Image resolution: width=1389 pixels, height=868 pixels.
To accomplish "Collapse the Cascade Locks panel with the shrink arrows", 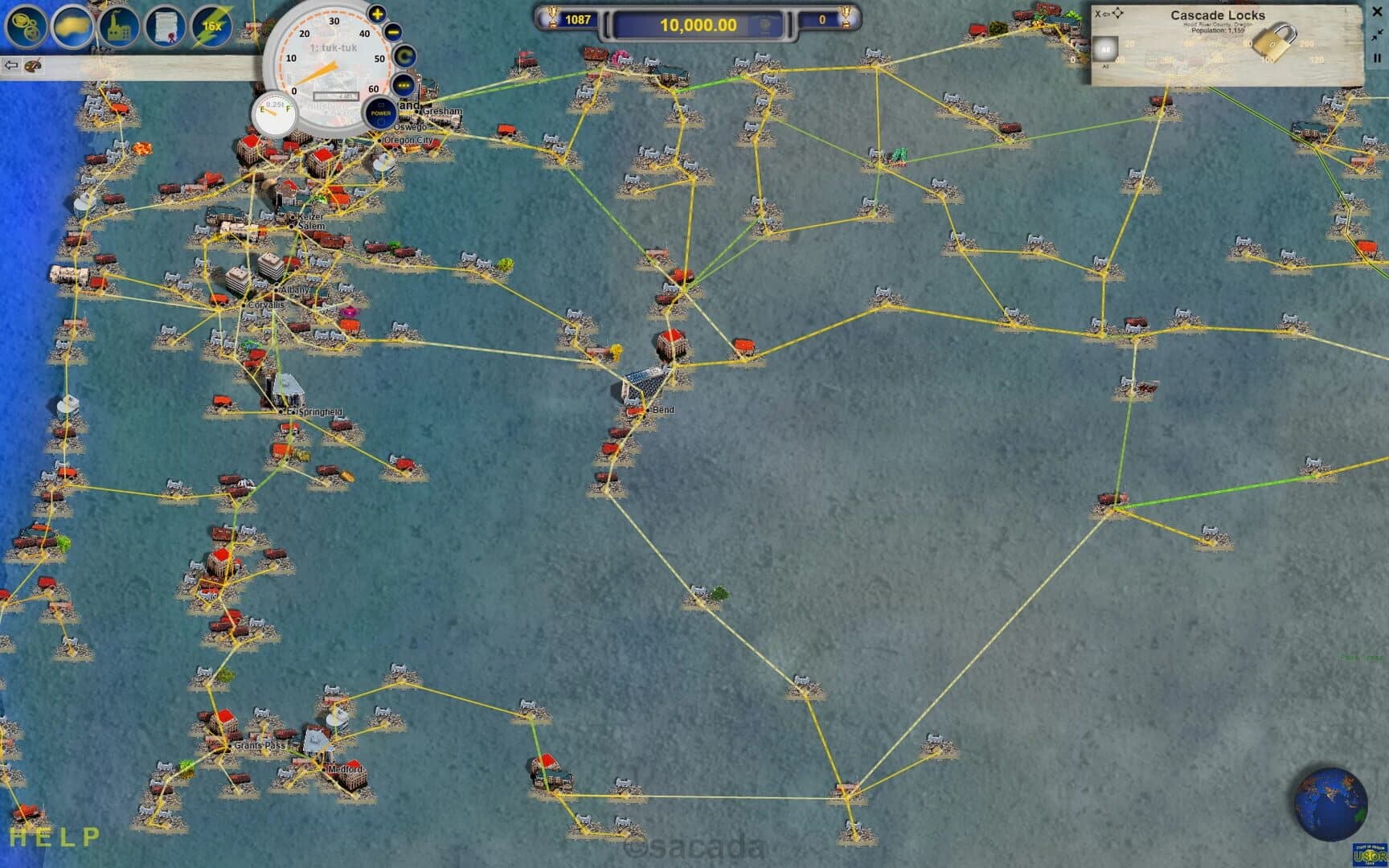I will [x=1376, y=35].
